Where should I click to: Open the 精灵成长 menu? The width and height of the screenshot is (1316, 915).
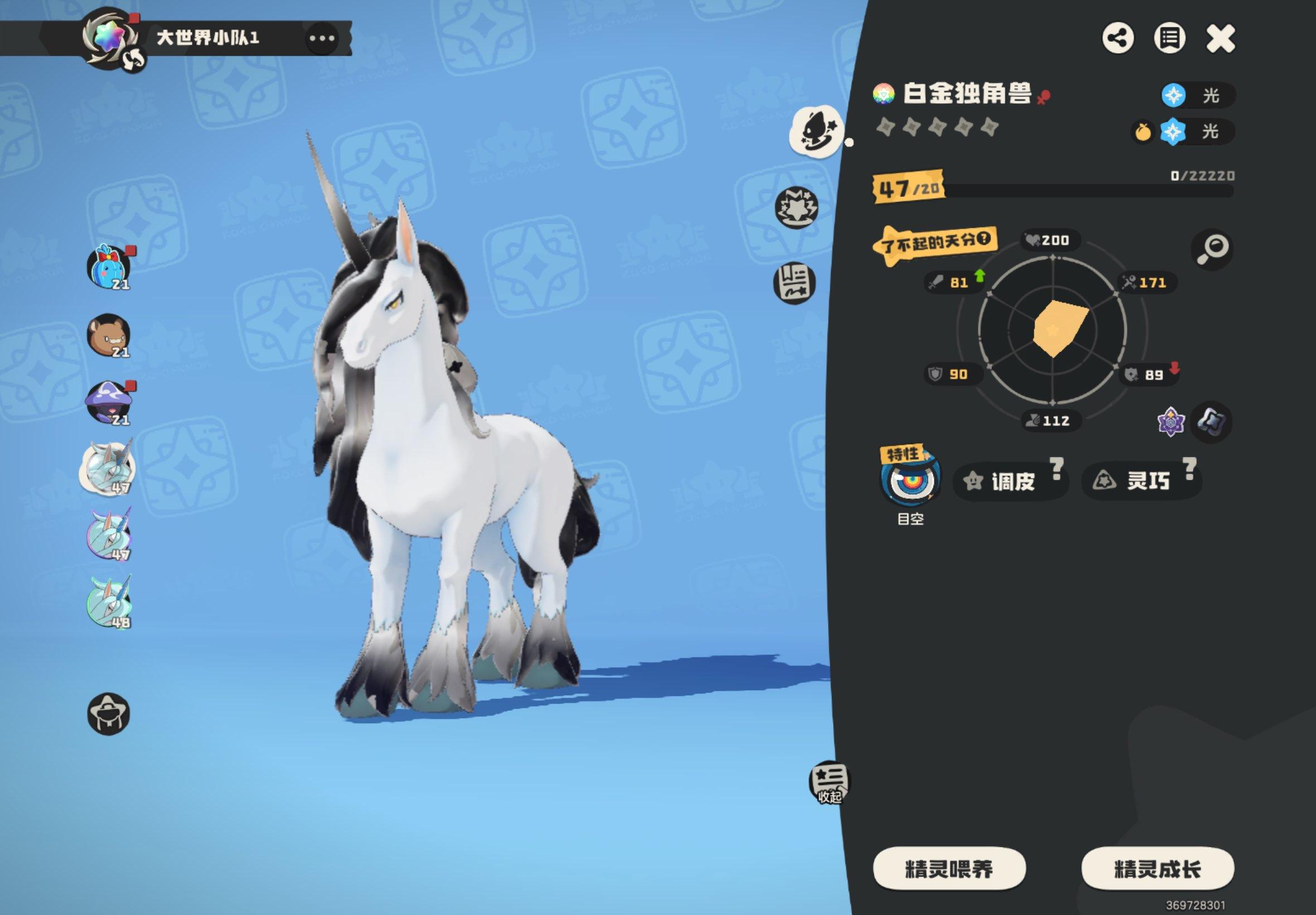[1157, 869]
